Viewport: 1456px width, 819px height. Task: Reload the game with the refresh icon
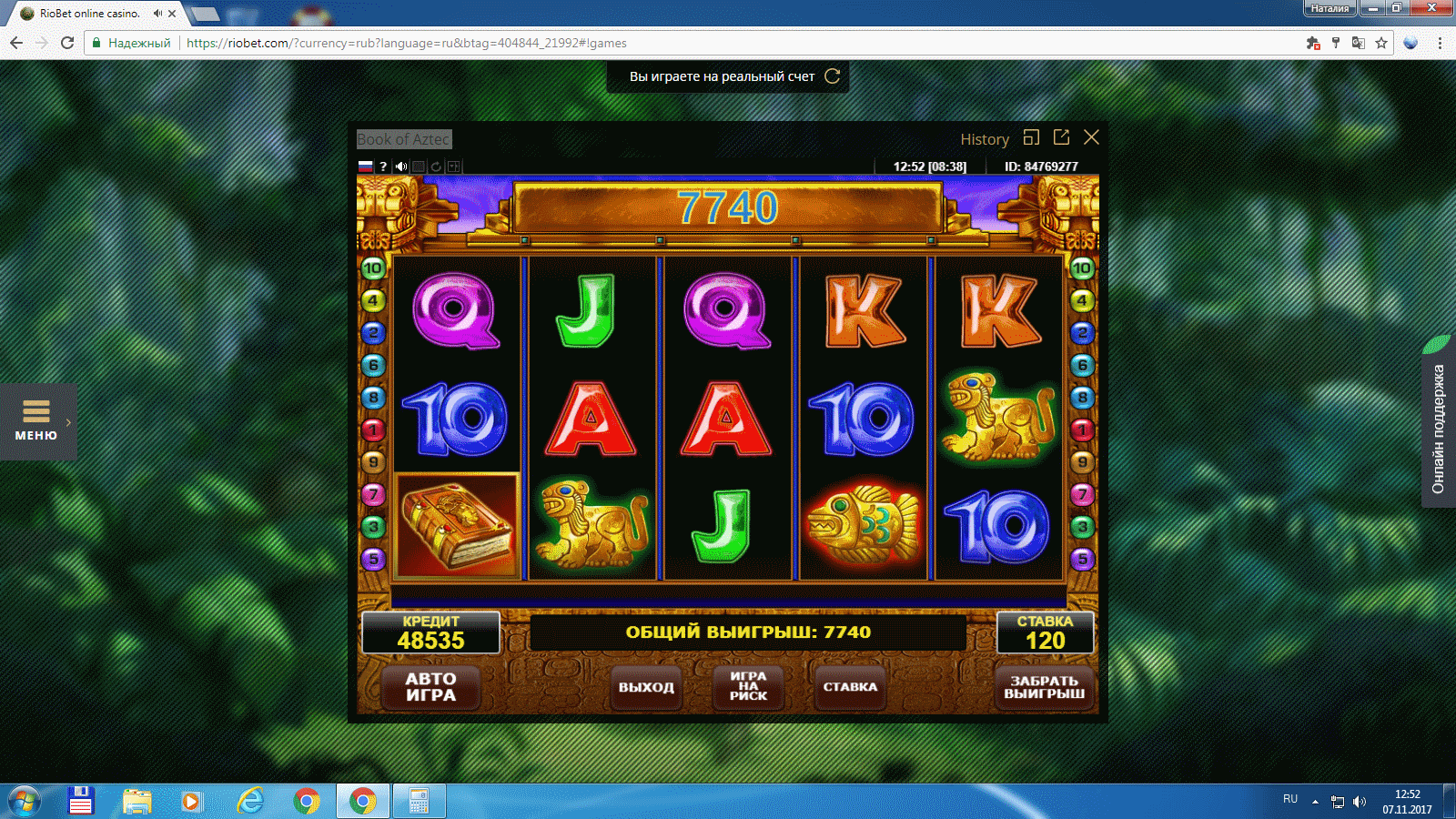436,167
